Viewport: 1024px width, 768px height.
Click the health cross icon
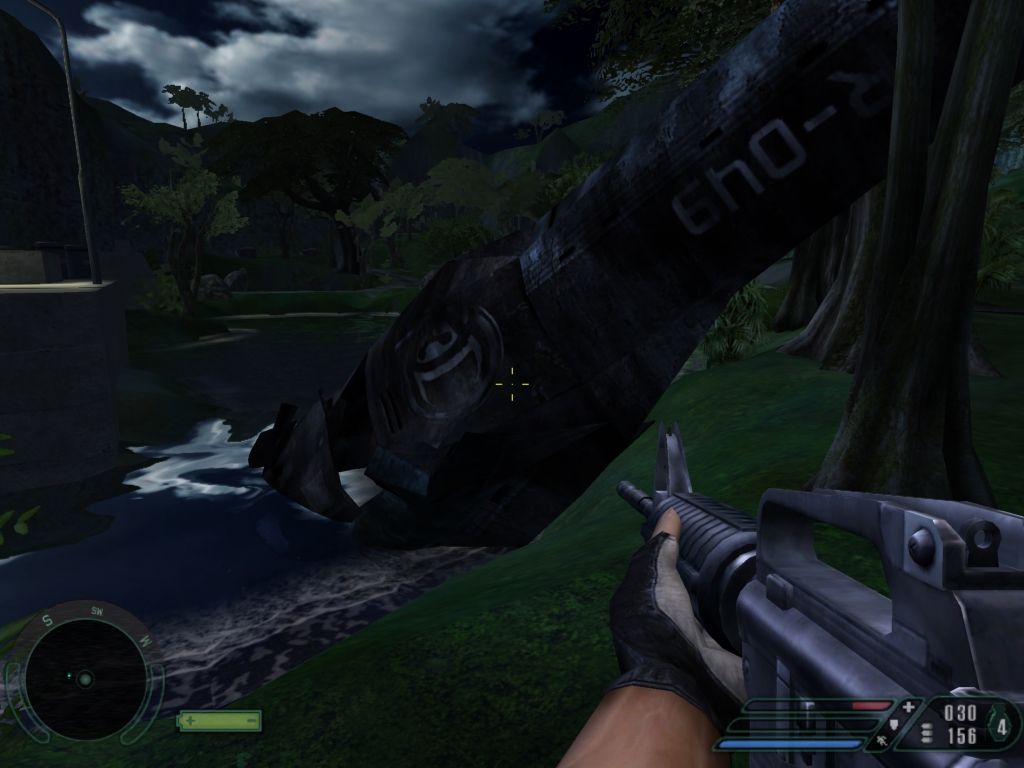pos(908,708)
